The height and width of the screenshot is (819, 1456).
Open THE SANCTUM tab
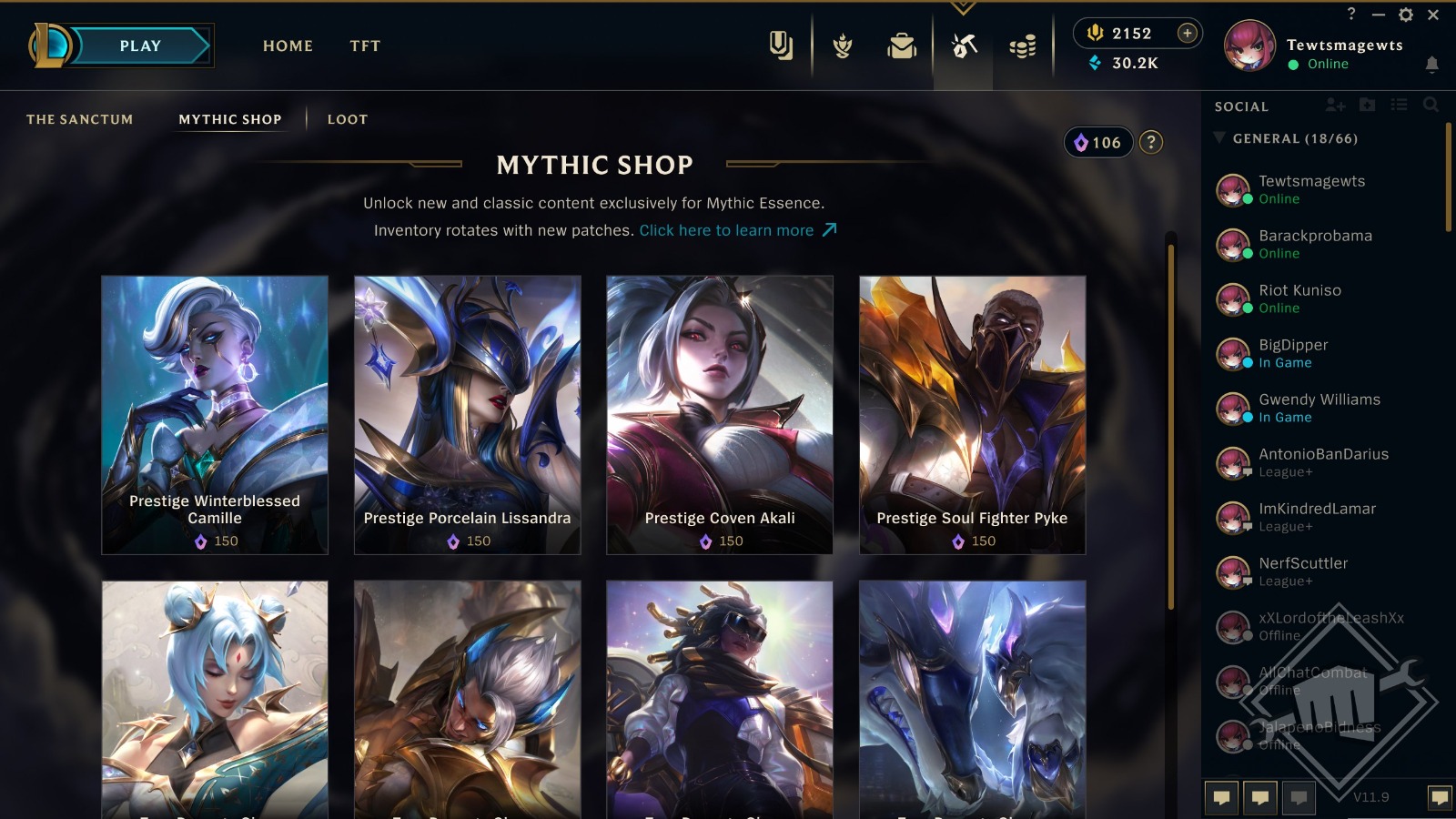click(80, 118)
